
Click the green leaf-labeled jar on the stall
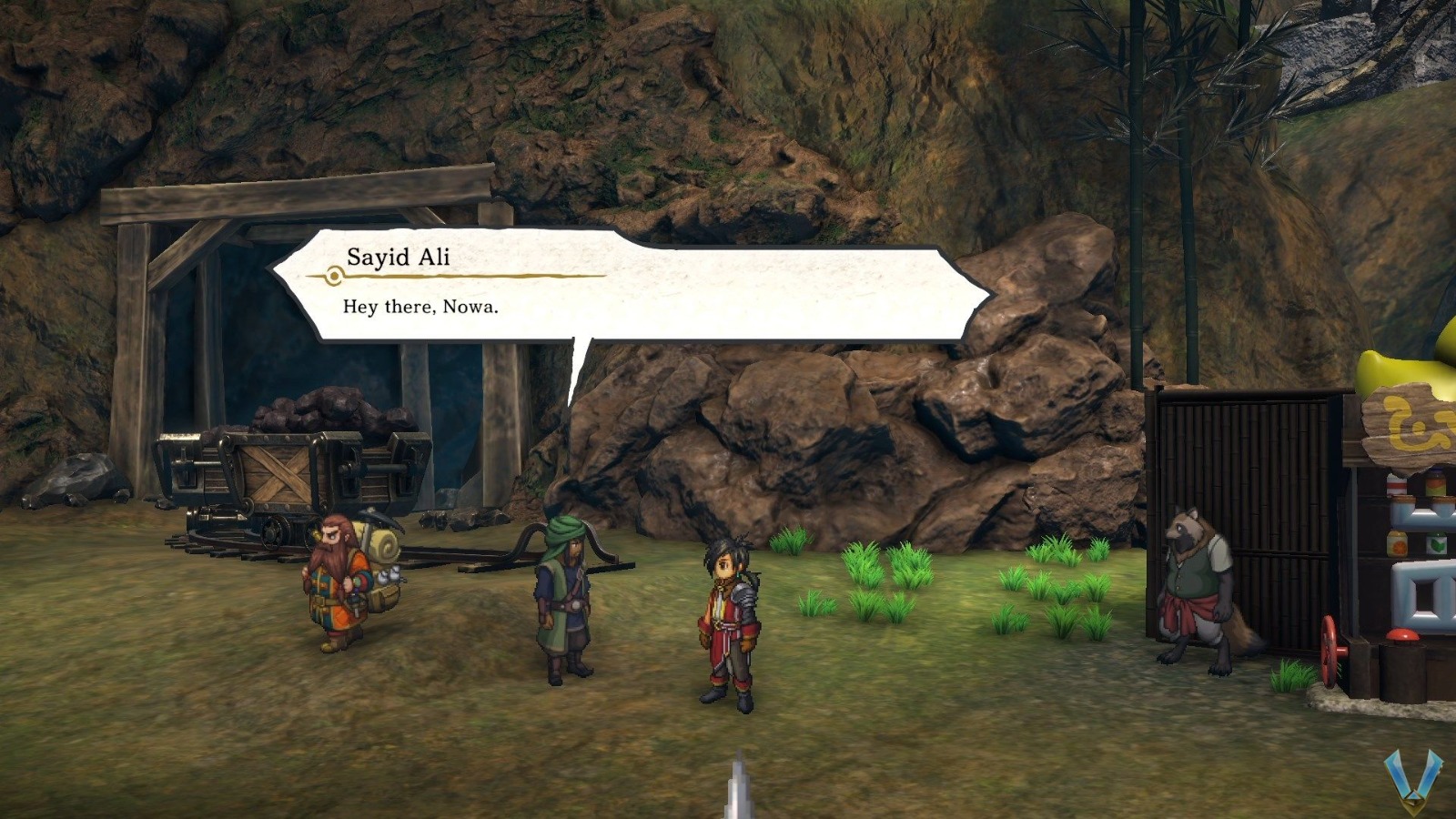pyautogui.click(x=1438, y=544)
